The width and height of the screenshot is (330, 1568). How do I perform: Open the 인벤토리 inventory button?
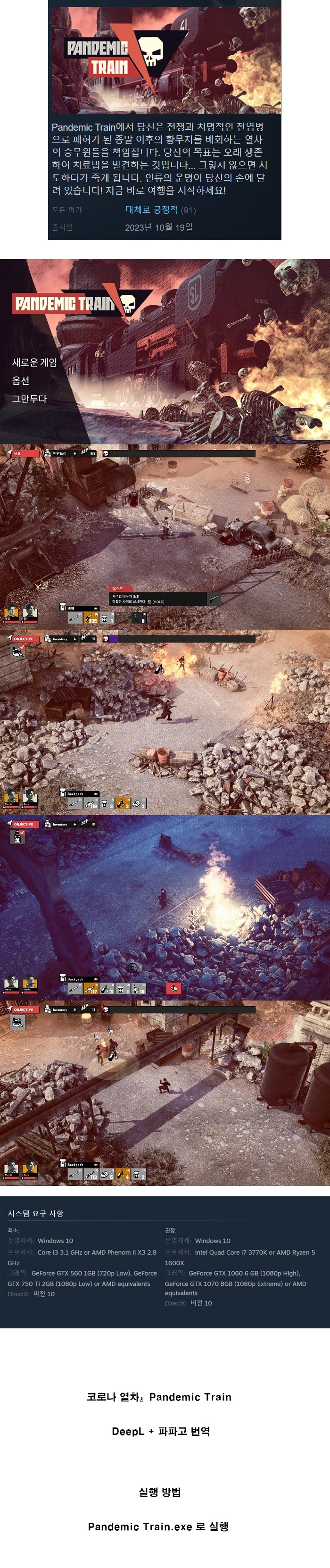[x=60, y=453]
